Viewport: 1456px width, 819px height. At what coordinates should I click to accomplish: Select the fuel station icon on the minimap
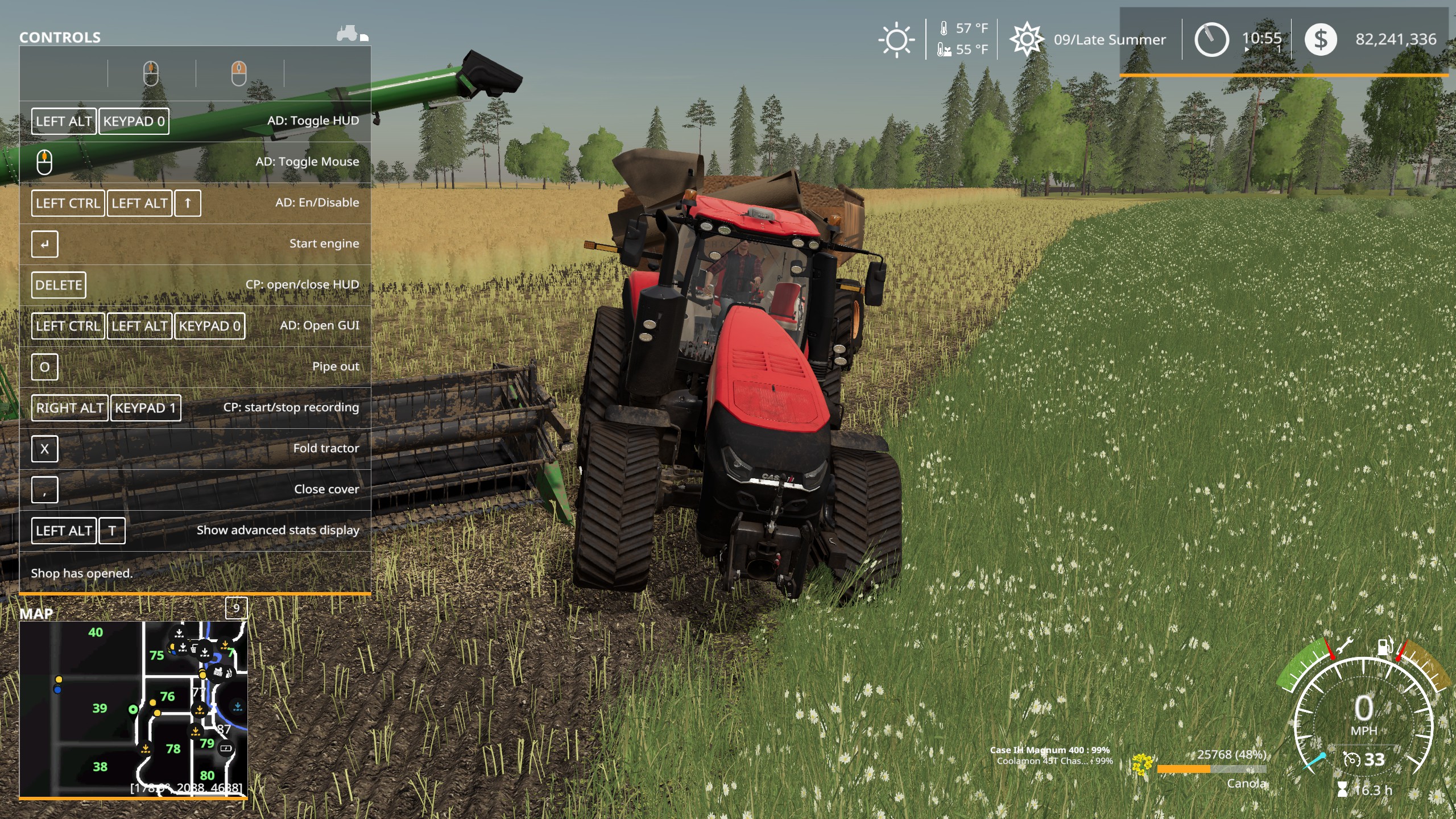230,674
